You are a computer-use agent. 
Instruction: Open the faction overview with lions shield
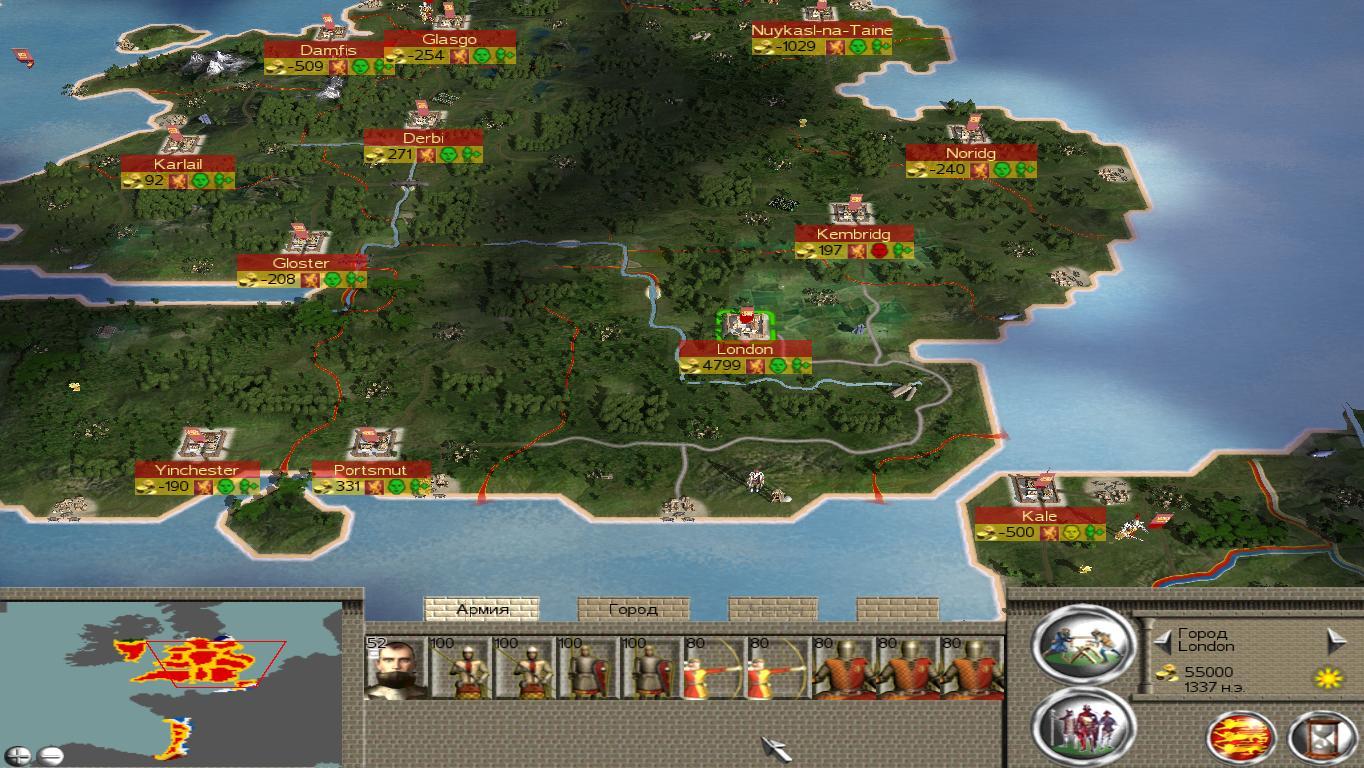coord(1242,738)
